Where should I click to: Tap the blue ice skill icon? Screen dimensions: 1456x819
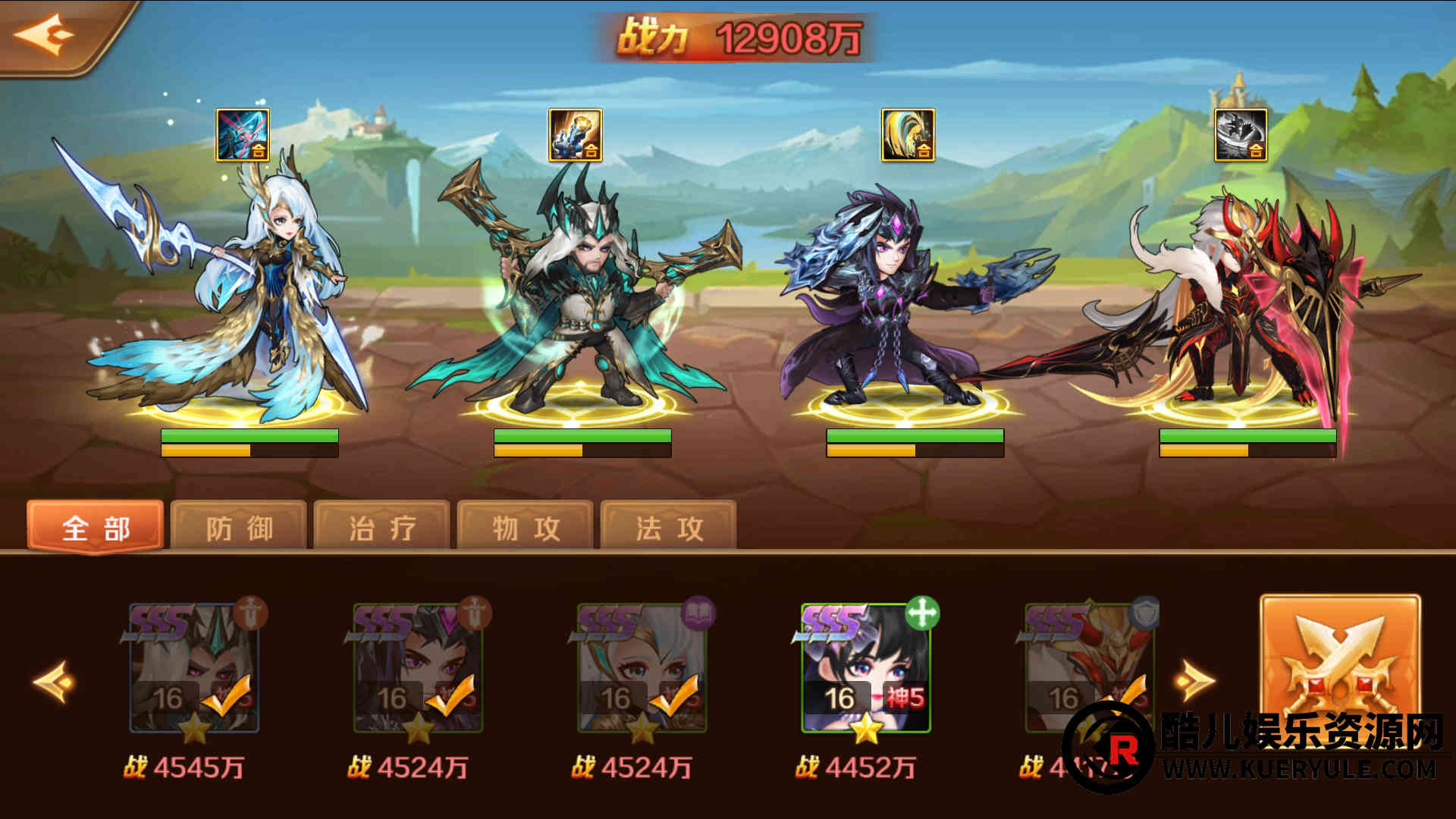[243, 135]
